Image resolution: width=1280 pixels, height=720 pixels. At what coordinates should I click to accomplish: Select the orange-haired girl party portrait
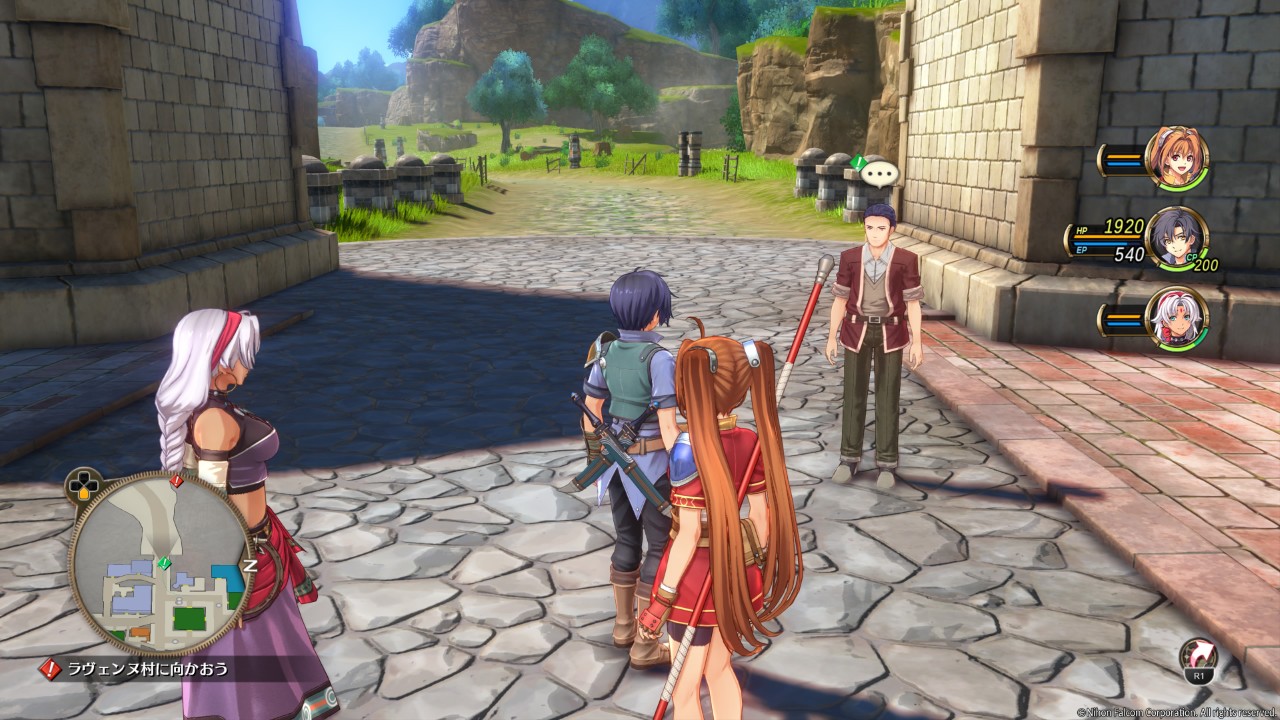1177,158
